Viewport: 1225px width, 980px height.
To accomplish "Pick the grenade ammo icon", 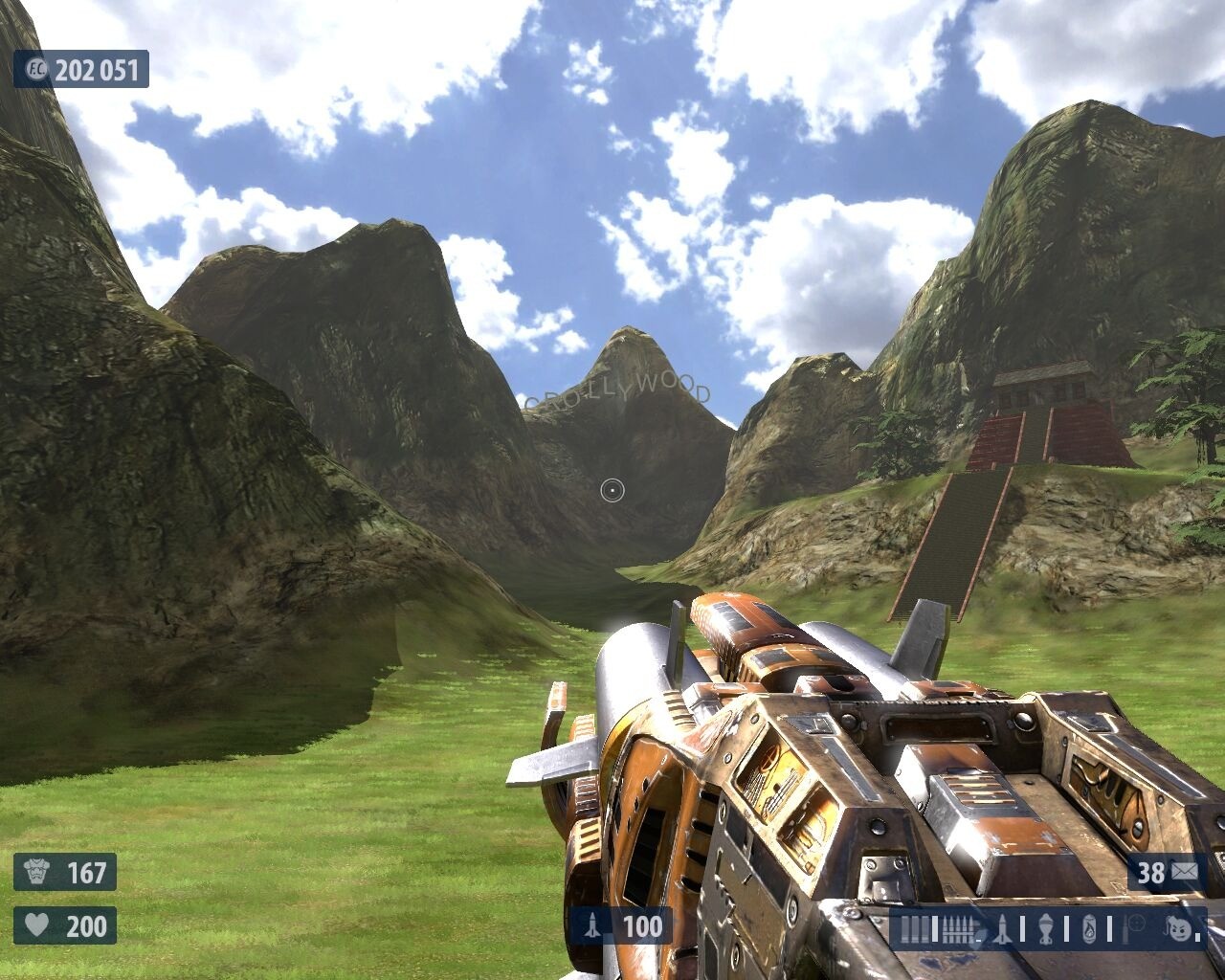I will click(x=1045, y=928).
